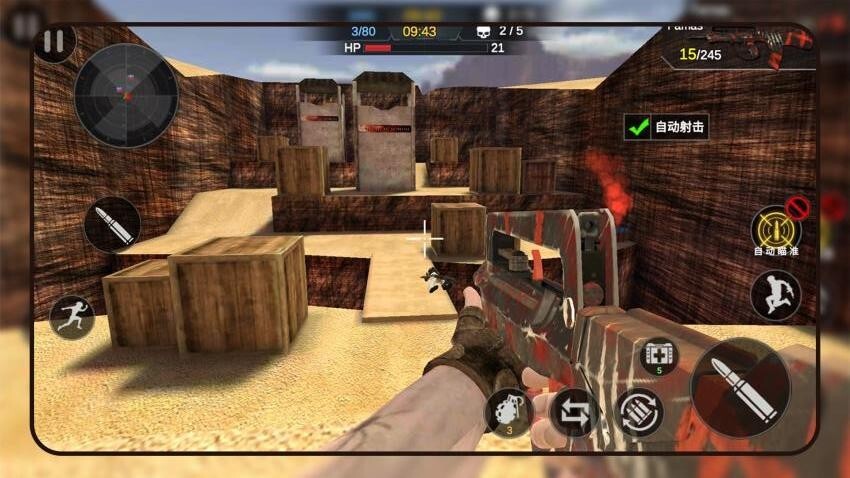The height and width of the screenshot is (478, 850).
Task: Tap the circular radar minimap
Action: click(x=126, y=96)
